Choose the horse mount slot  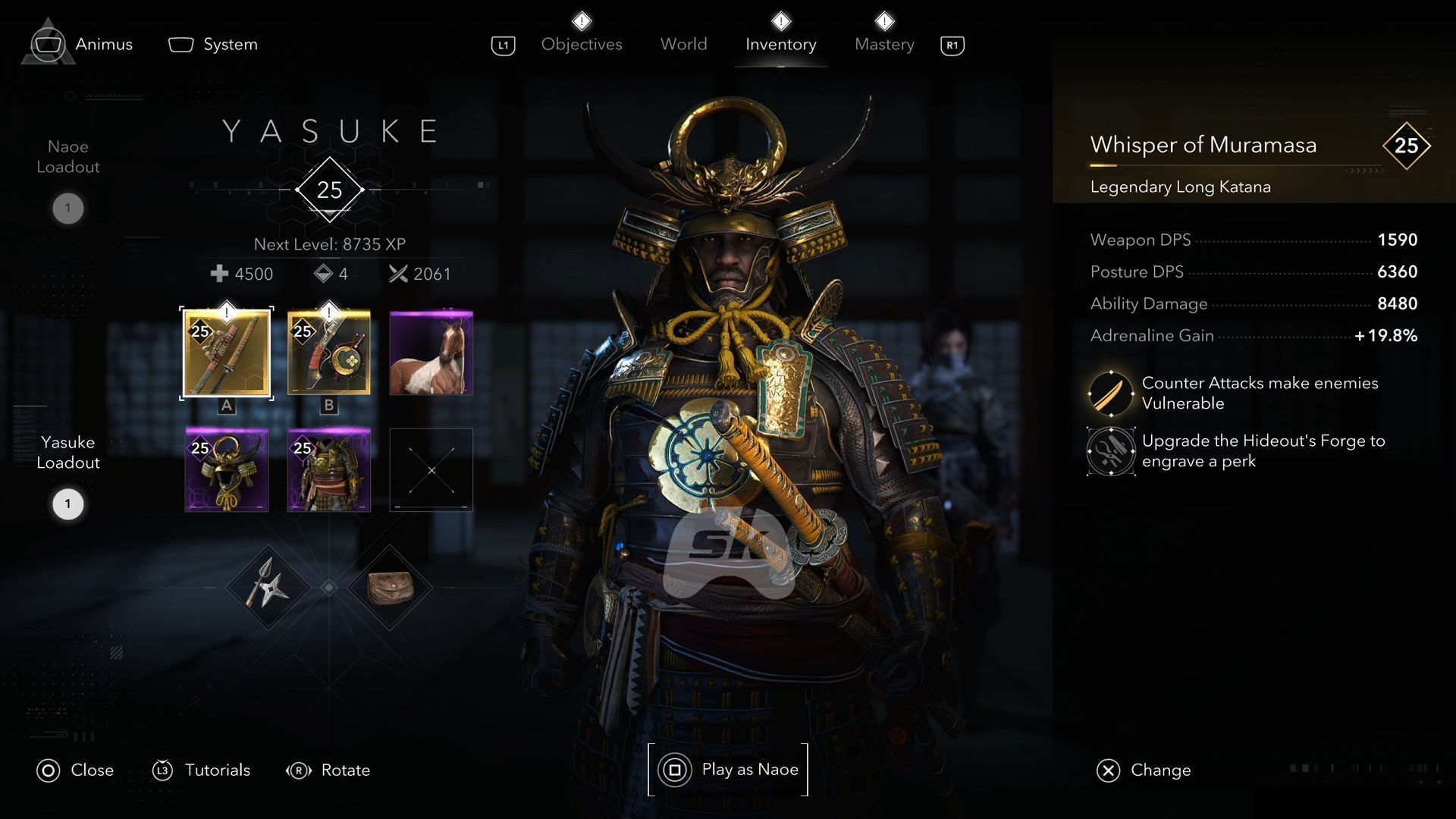tap(431, 353)
